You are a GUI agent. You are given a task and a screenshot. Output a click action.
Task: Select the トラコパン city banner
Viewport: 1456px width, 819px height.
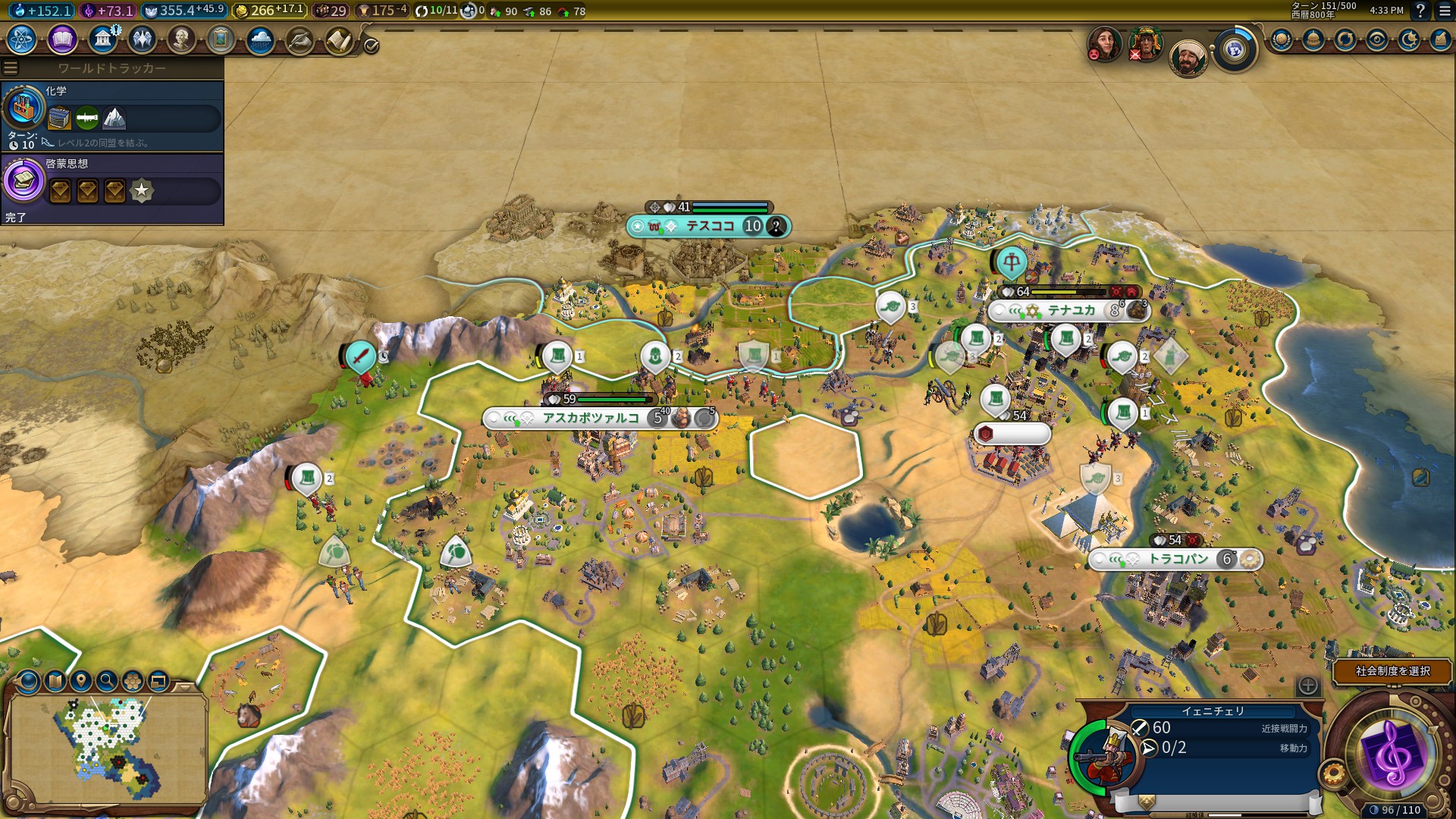pos(1178,560)
